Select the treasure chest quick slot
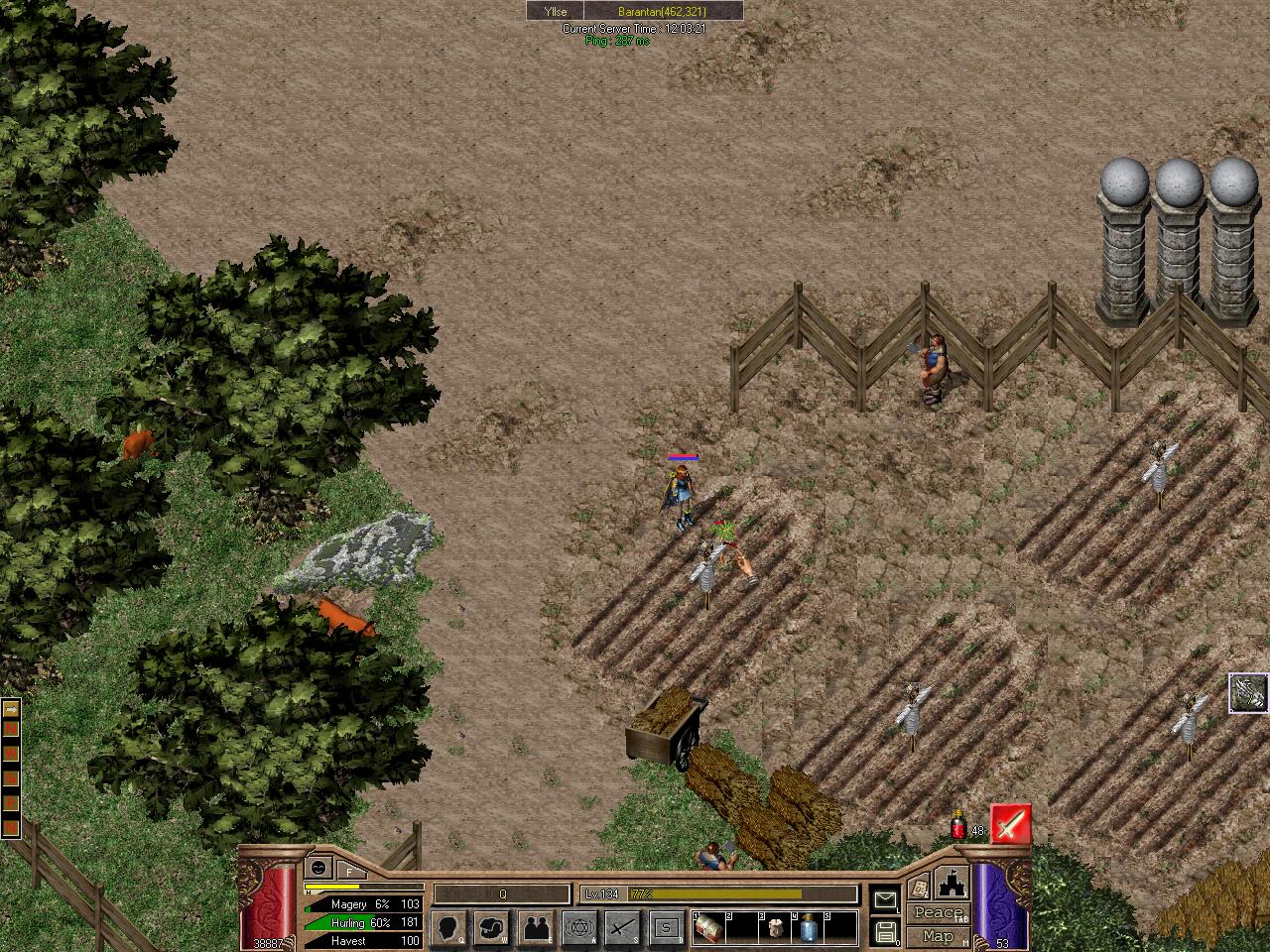This screenshot has width=1270, height=952. tap(708, 928)
